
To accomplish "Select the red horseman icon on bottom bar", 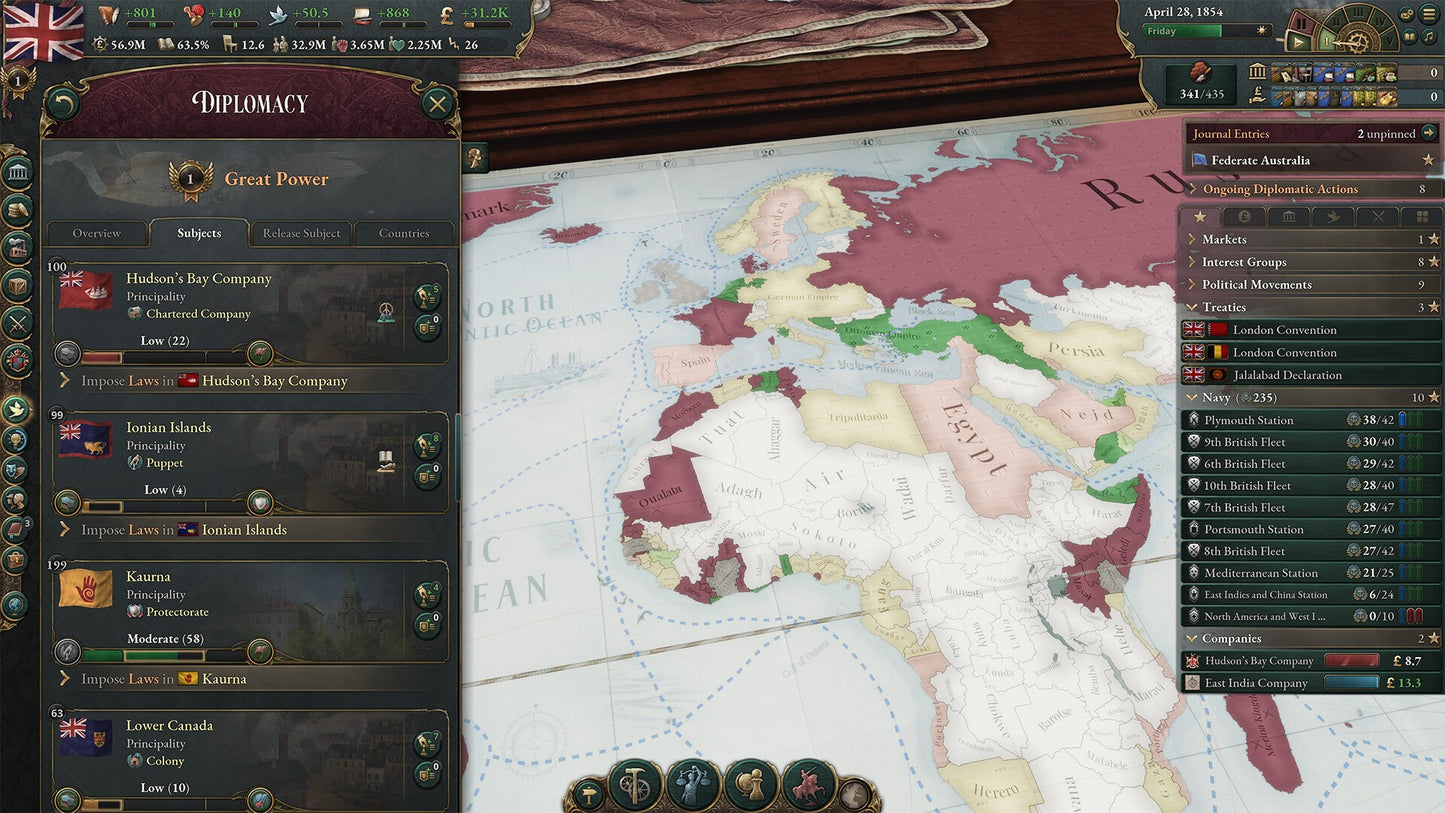I will (x=810, y=786).
